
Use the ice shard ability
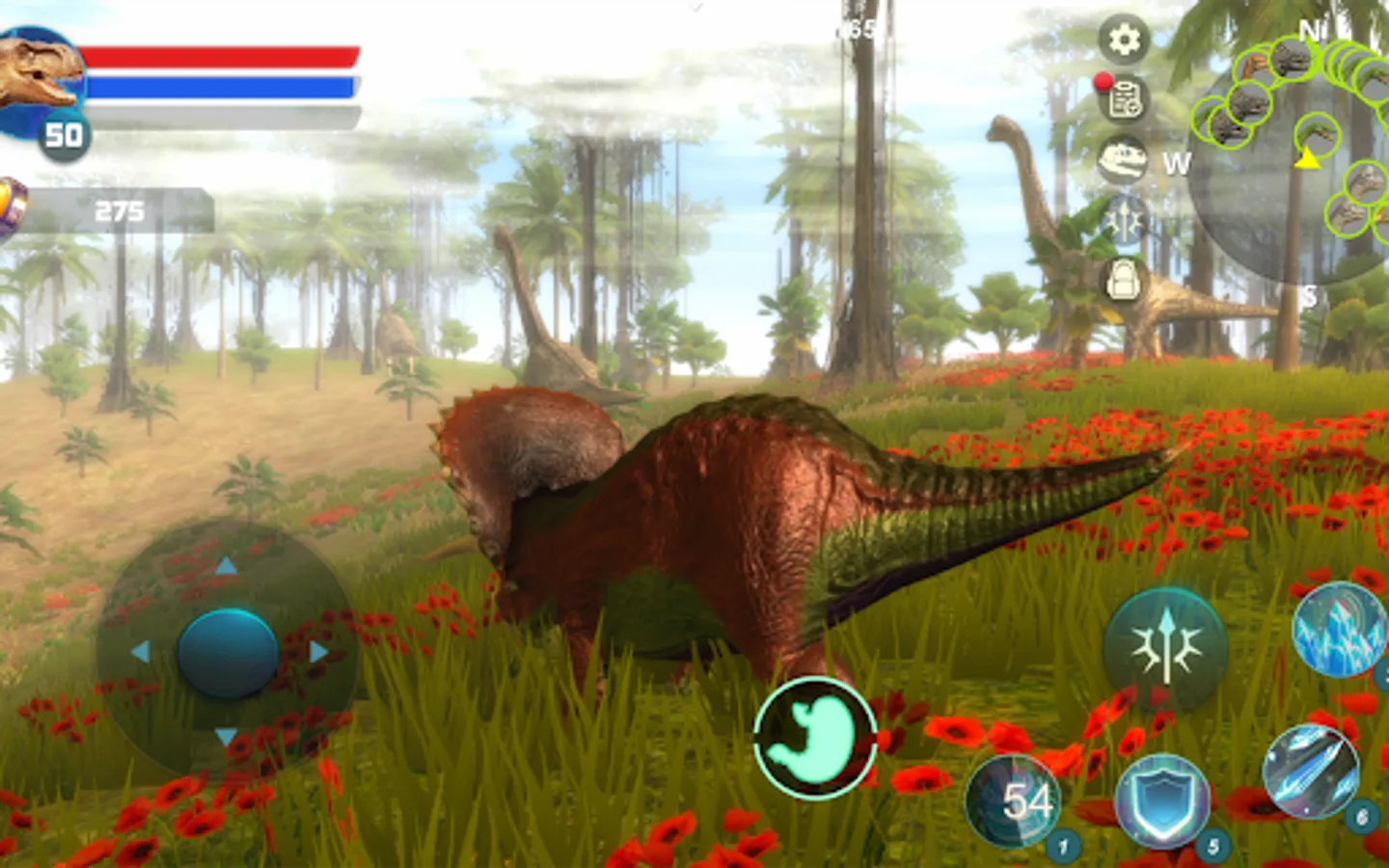click(1311, 773)
